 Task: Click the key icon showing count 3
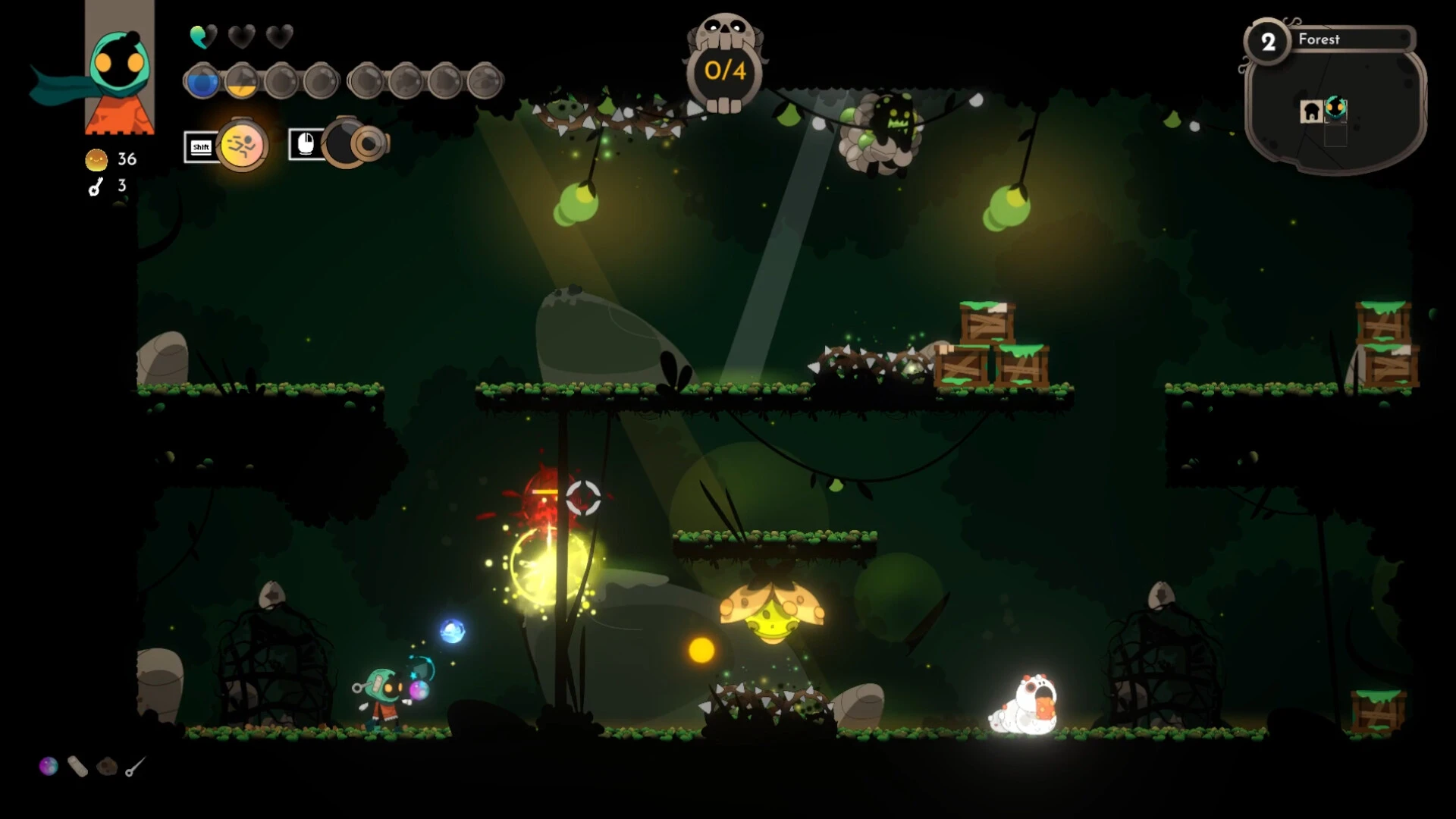[x=94, y=187]
